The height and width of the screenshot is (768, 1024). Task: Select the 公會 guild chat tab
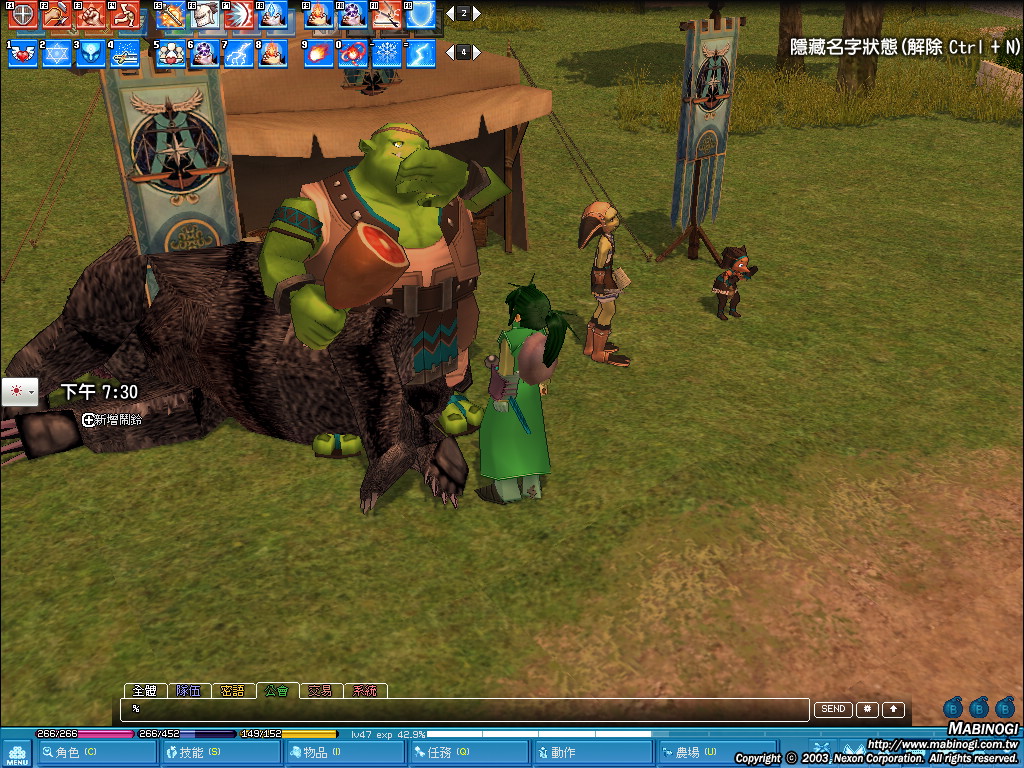(x=277, y=691)
